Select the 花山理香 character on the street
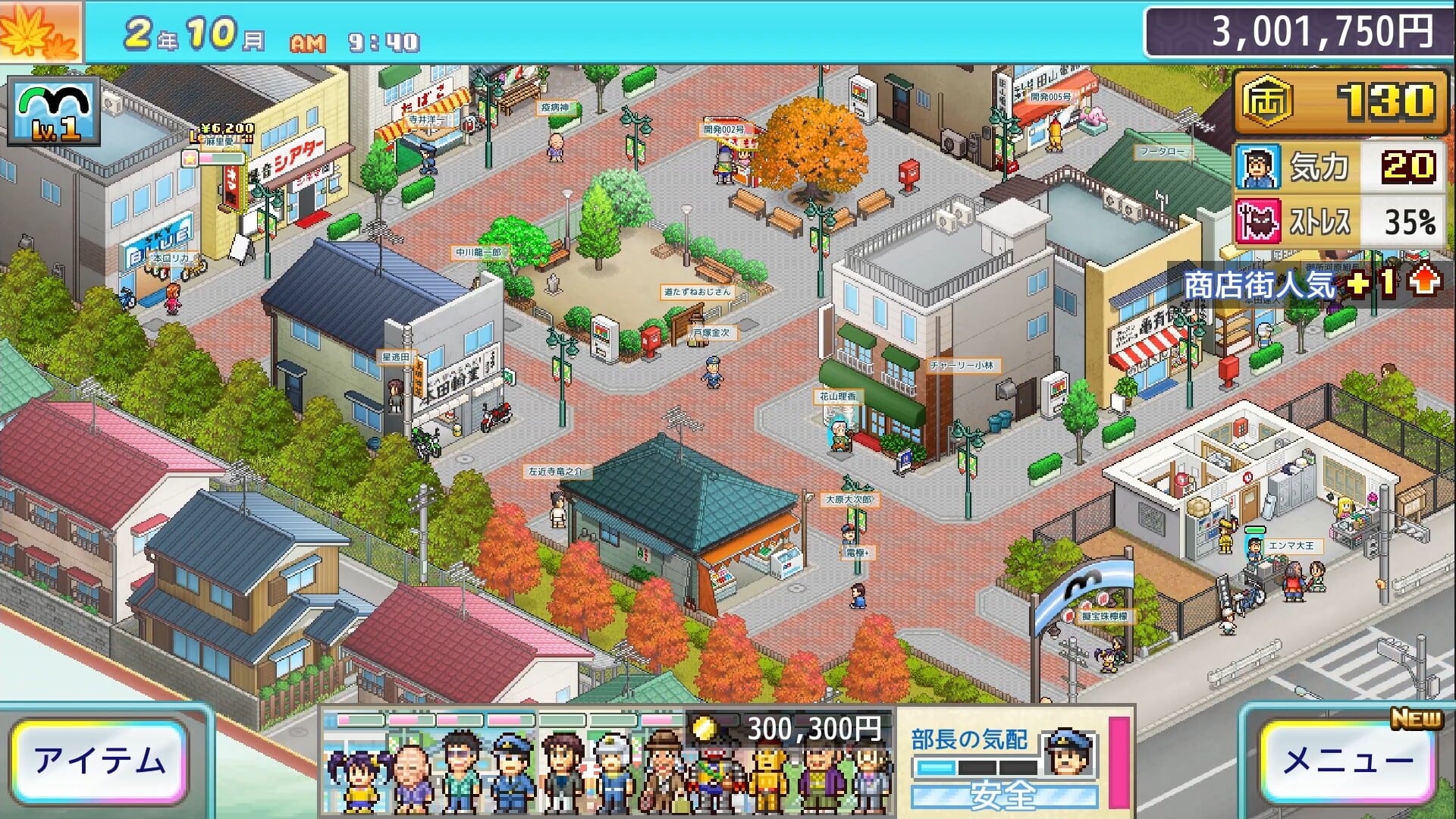This screenshot has height=819, width=1456. click(x=839, y=436)
